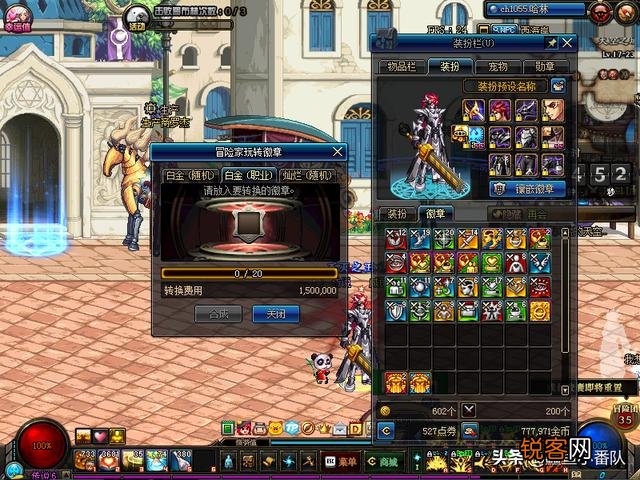
Task: Click the 镶嵌徽章 inlay emblem button
Action: coord(527,188)
